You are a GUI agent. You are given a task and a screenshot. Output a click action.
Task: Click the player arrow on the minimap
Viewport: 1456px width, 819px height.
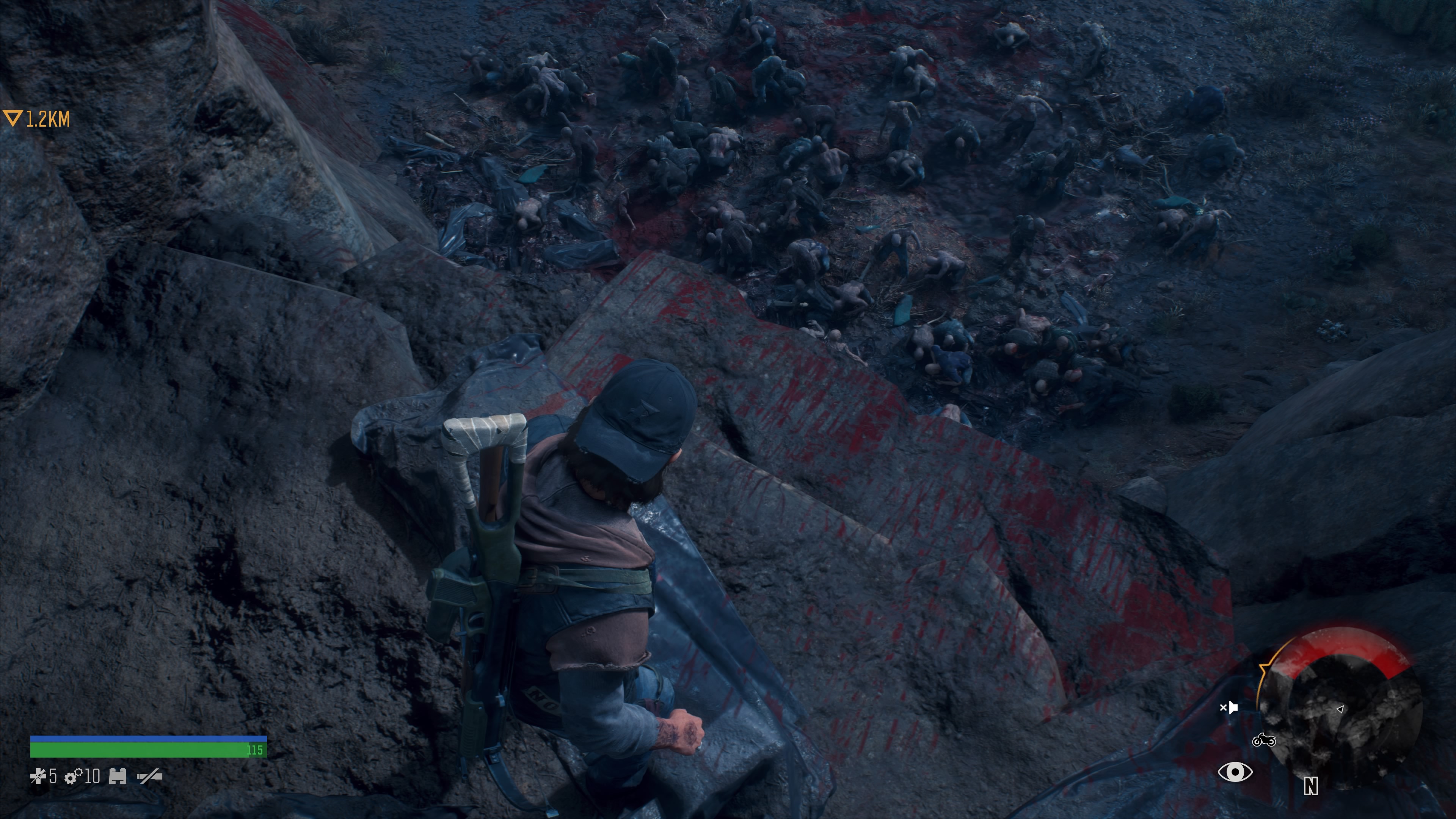pos(1340,709)
